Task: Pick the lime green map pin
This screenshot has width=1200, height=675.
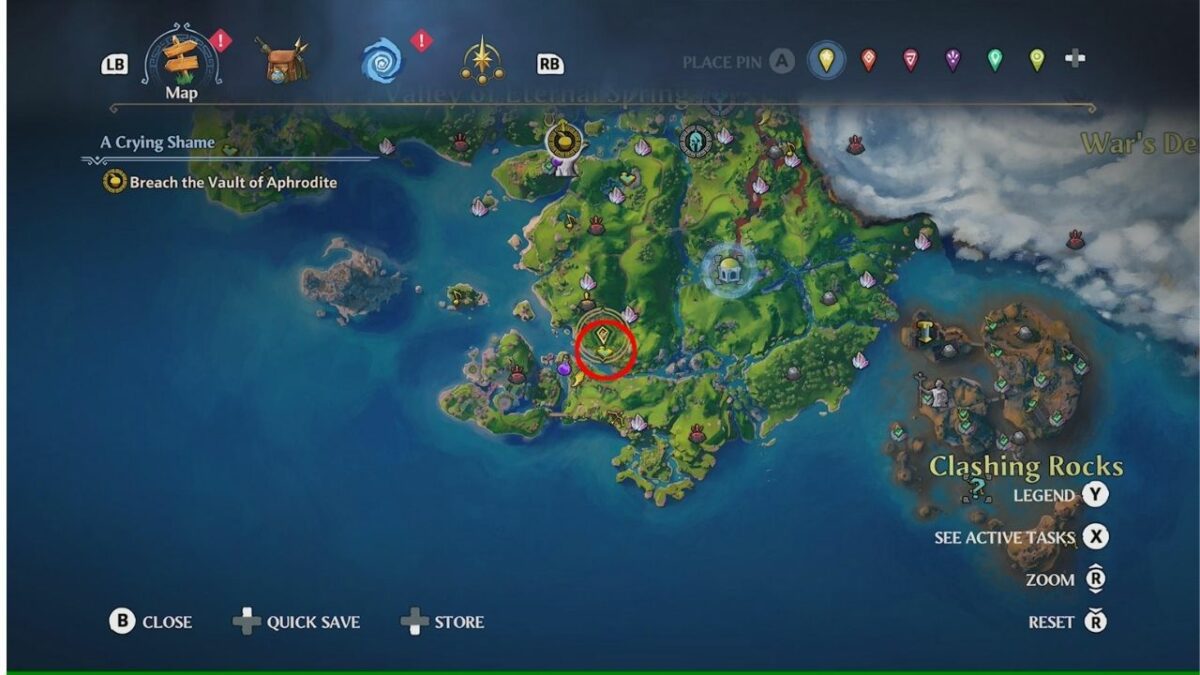Action: coord(1037,61)
